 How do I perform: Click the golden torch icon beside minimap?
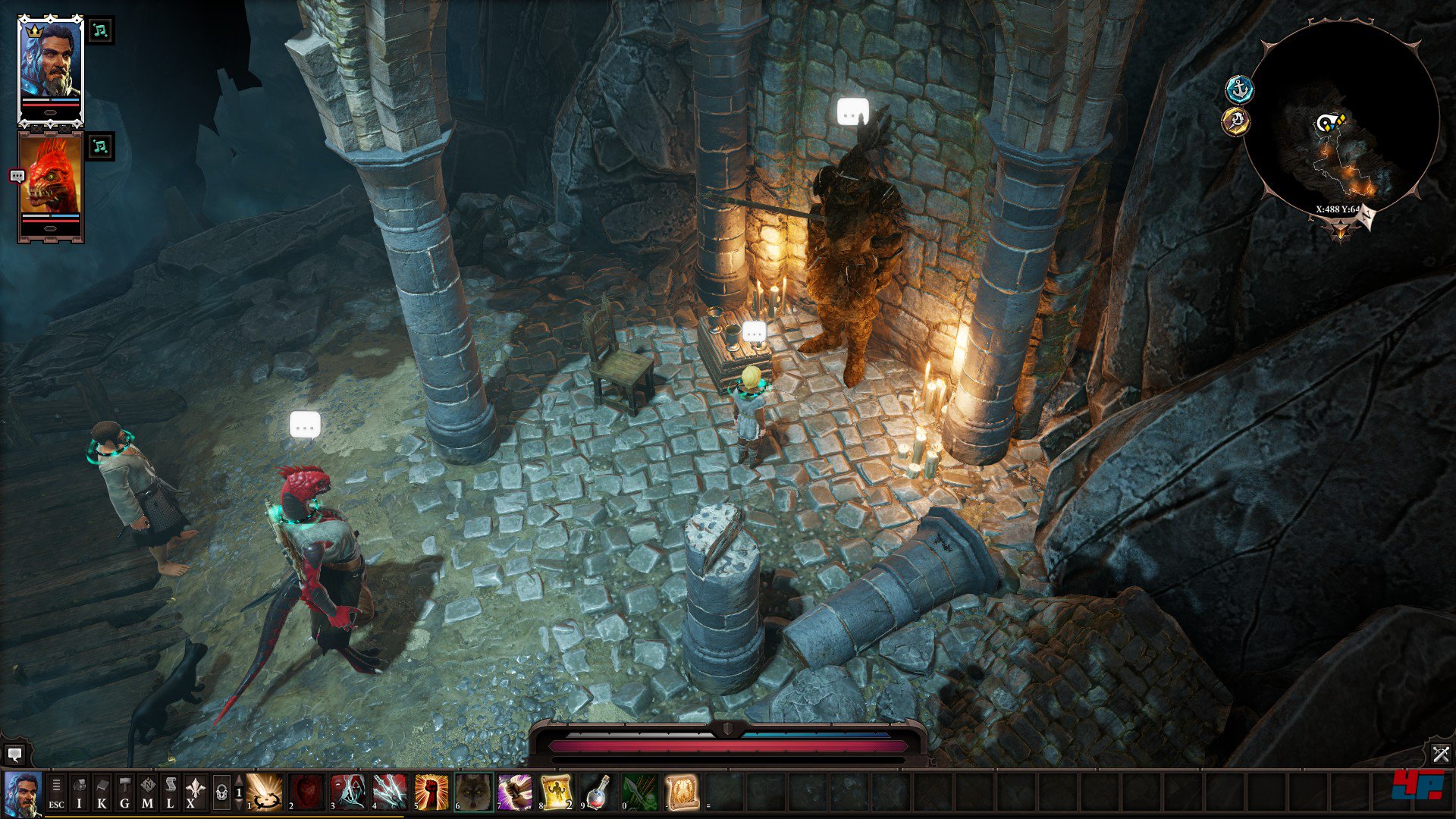pyautogui.click(x=1236, y=121)
